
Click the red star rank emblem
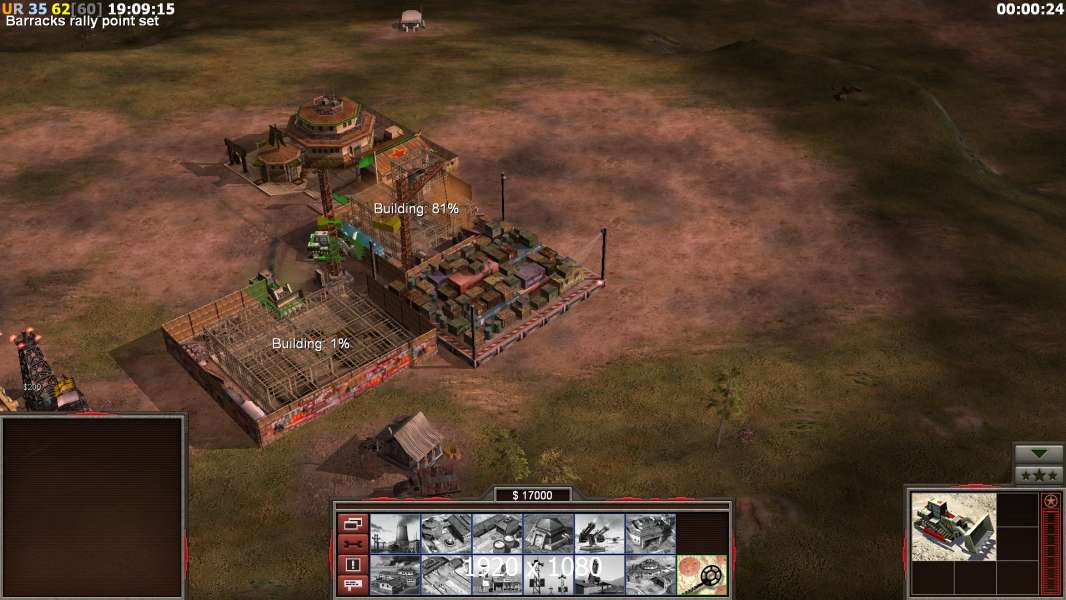[x=1050, y=501]
